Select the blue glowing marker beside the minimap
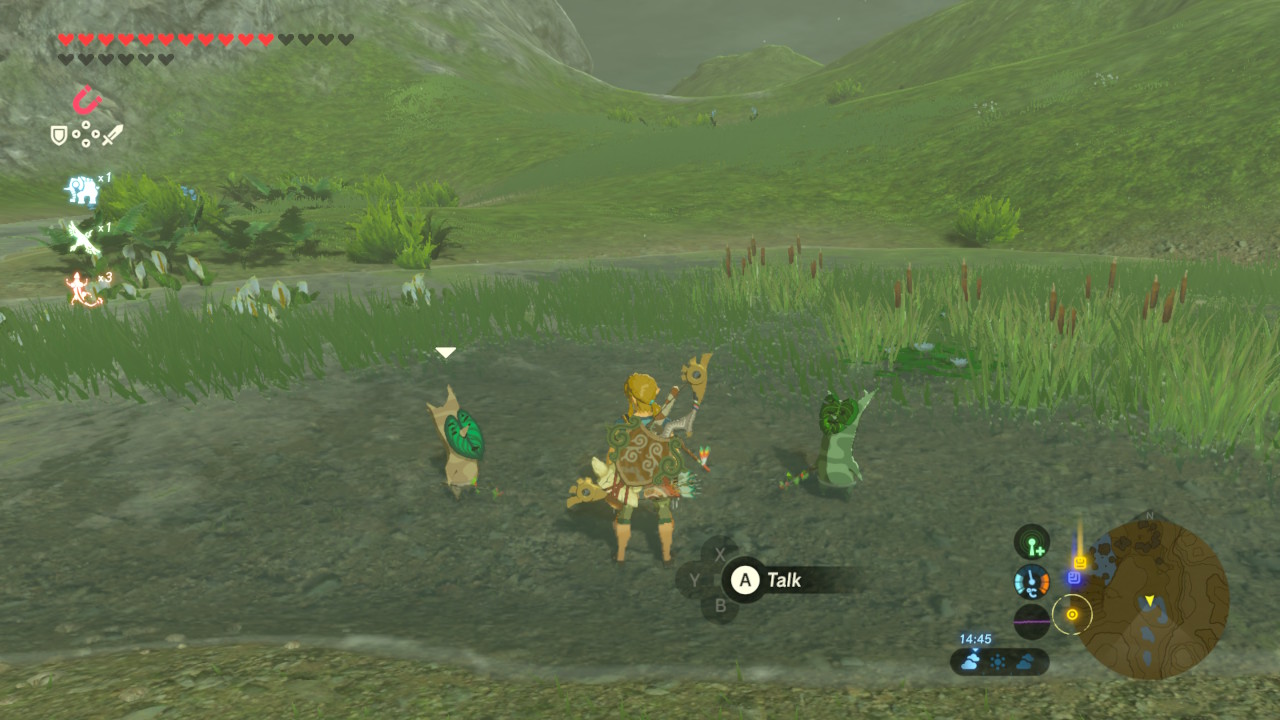Screen dimensions: 1280x720 click(x=1074, y=578)
